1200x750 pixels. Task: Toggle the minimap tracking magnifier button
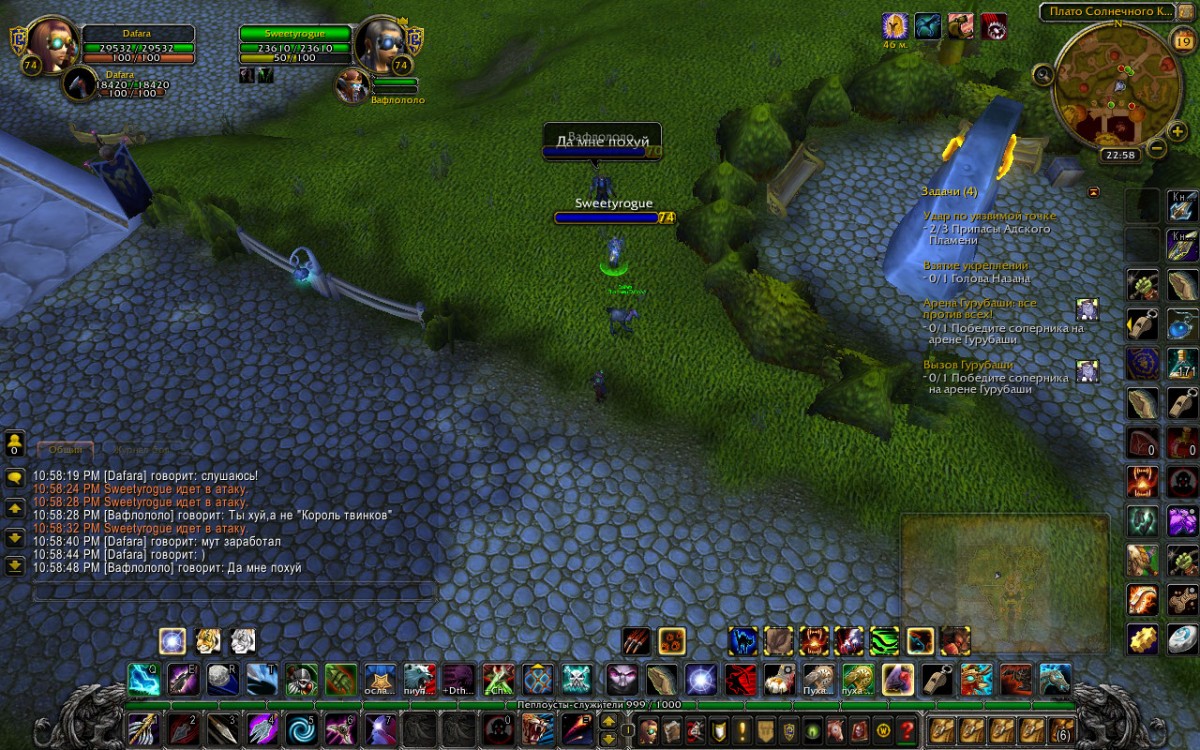(1044, 73)
